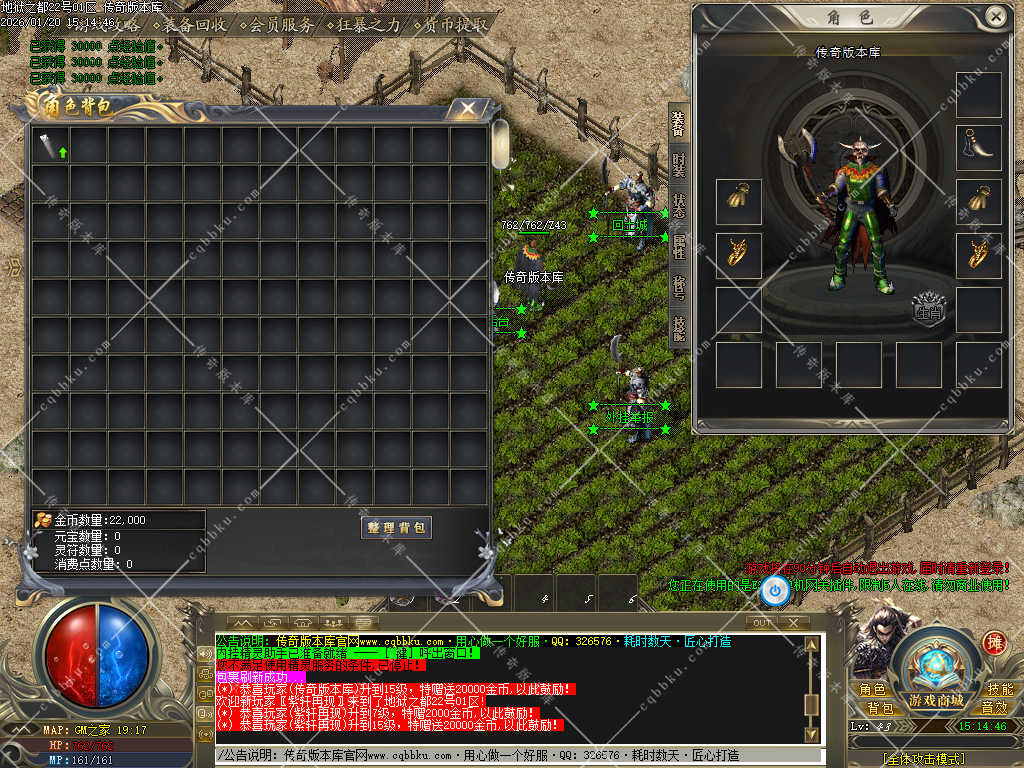1024x768 pixels.
Task: Select the 称号 title tab
Action: pos(678,287)
